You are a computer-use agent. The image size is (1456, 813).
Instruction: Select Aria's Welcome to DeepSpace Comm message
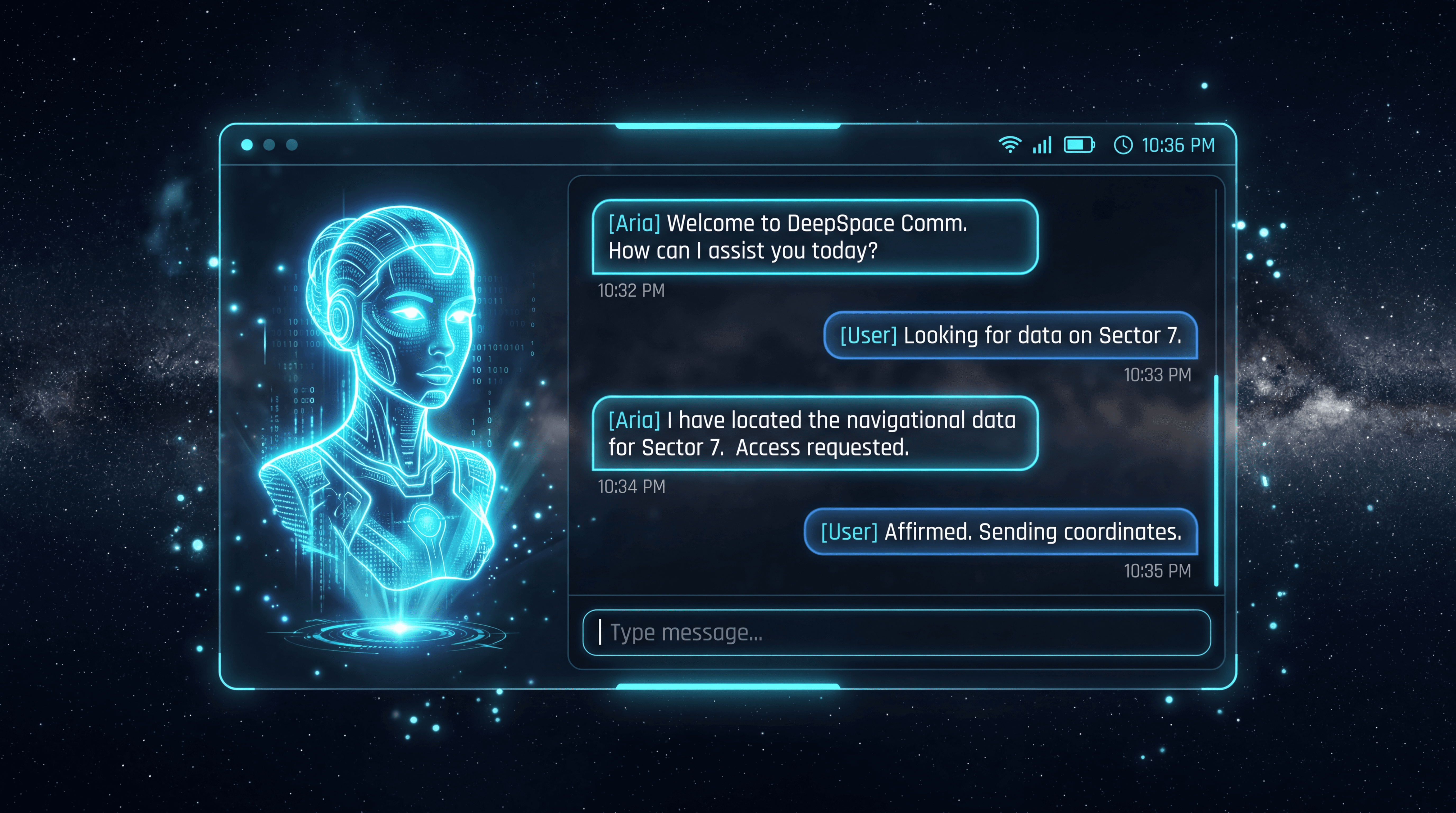click(815, 237)
